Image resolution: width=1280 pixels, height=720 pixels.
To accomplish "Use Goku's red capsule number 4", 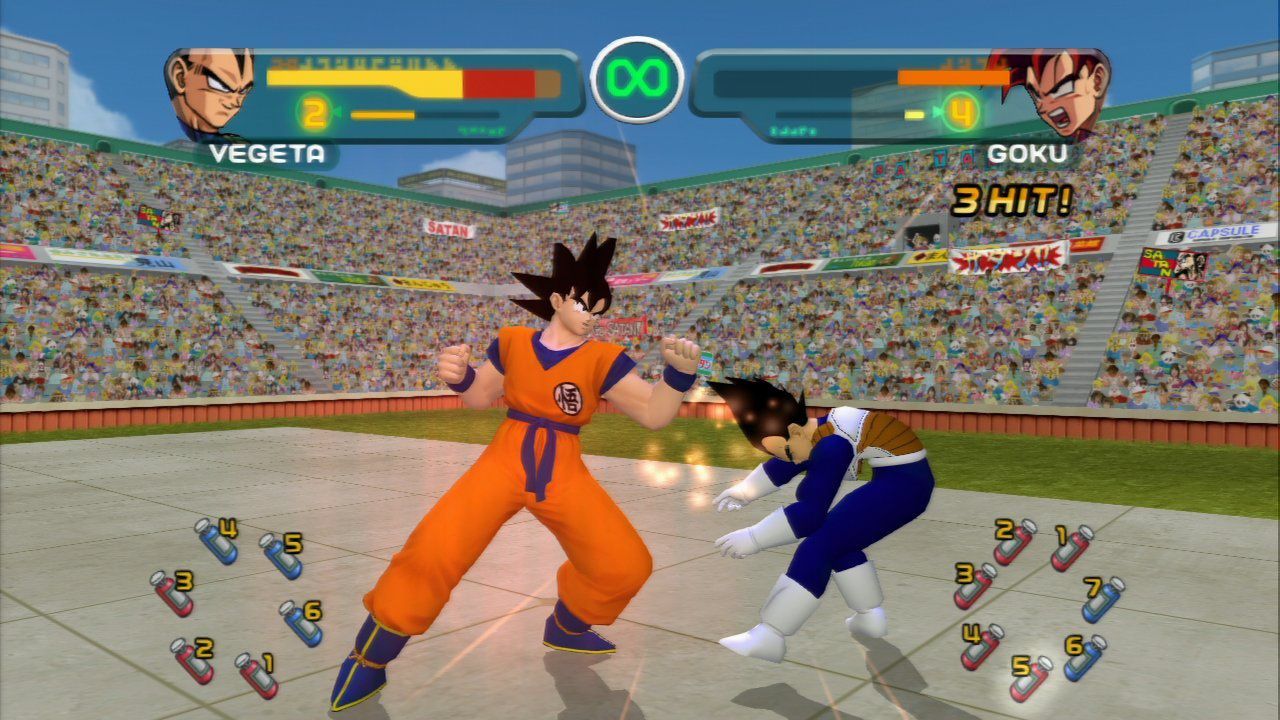I will pyautogui.click(x=982, y=646).
